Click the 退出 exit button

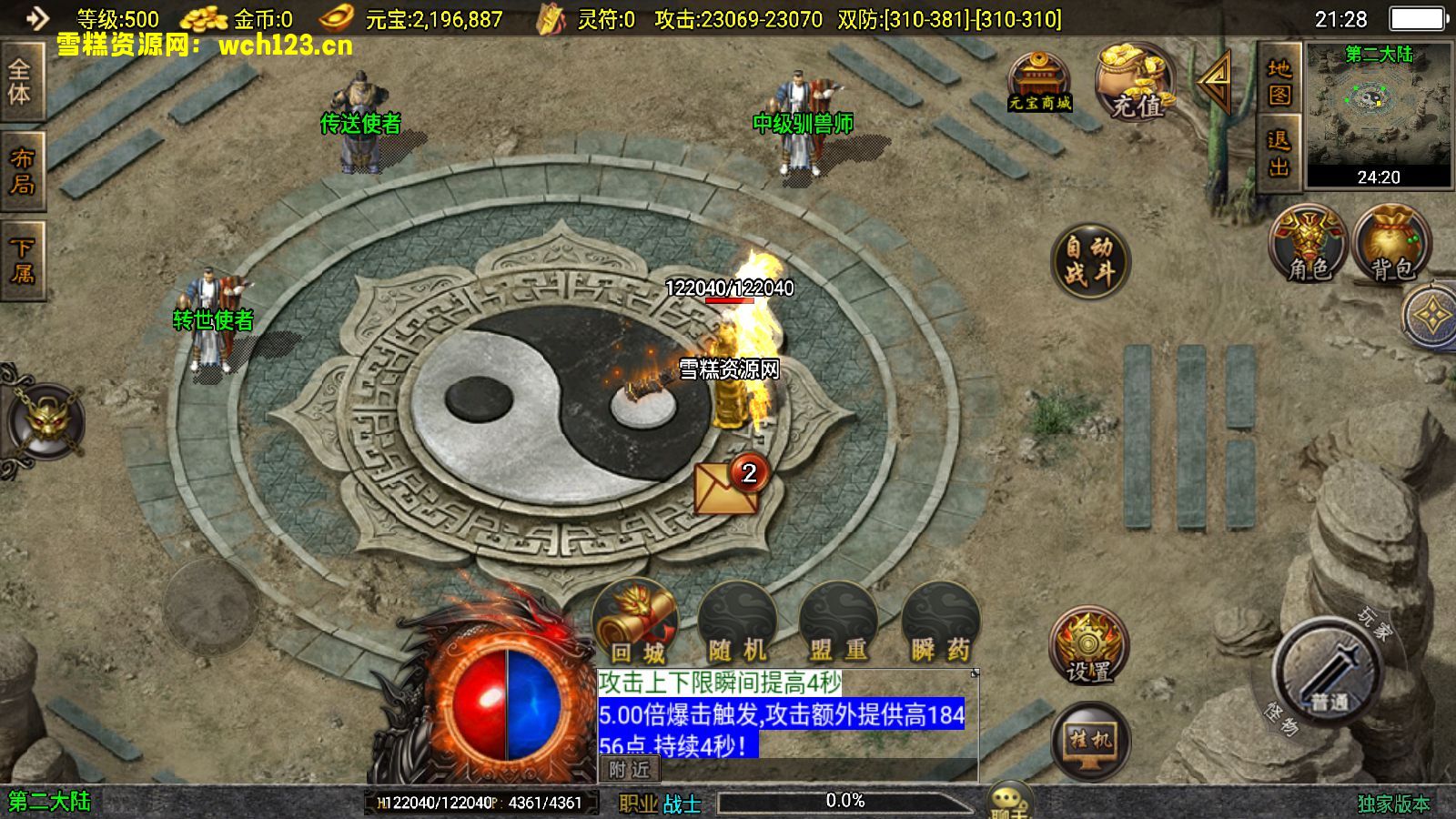click(x=1279, y=153)
